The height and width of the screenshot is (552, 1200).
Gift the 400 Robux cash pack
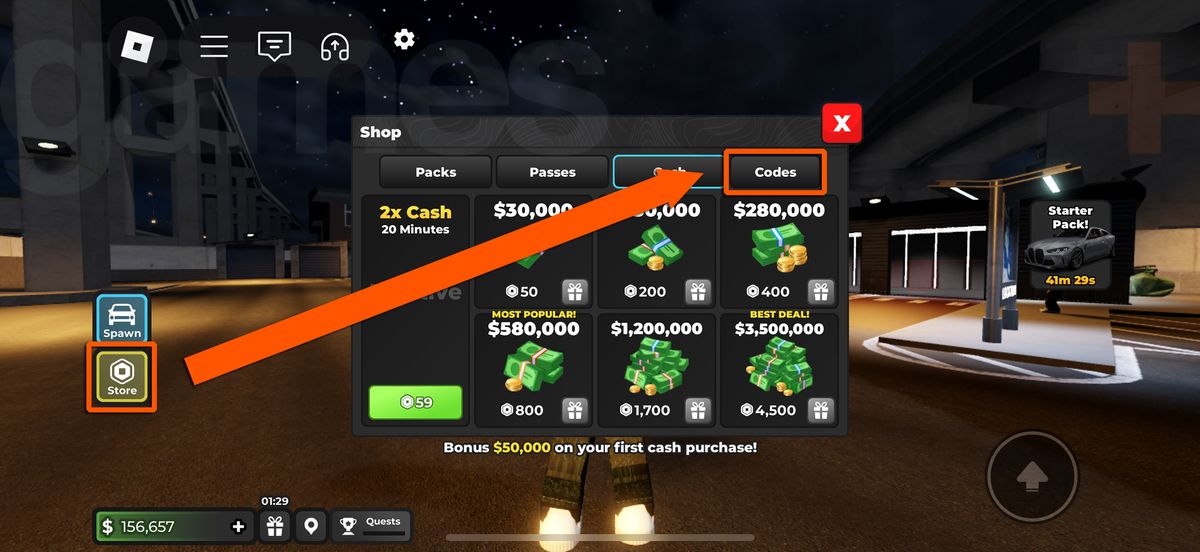tap(821, 292)
